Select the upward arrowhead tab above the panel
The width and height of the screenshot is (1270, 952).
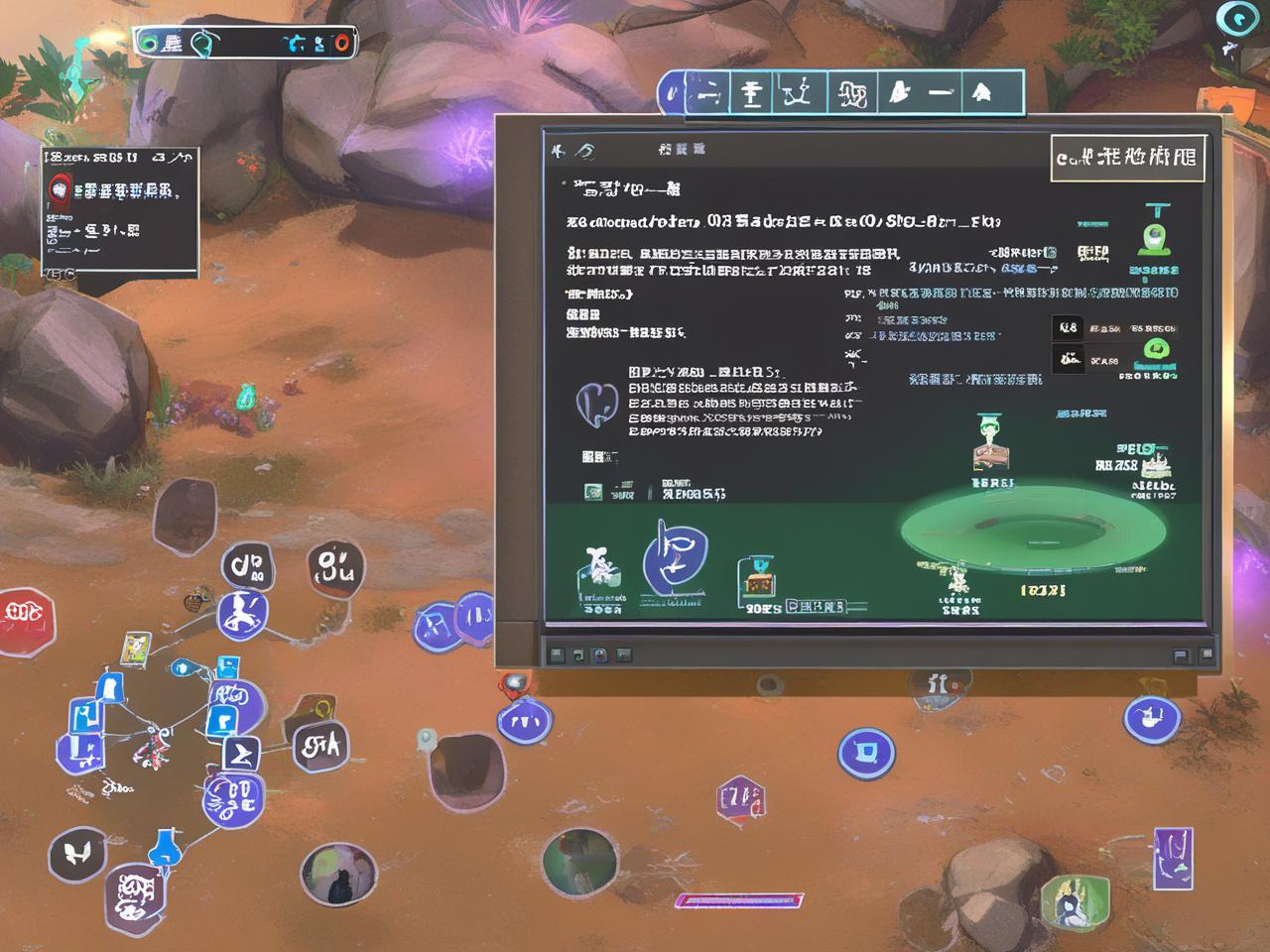click(981, 93)
